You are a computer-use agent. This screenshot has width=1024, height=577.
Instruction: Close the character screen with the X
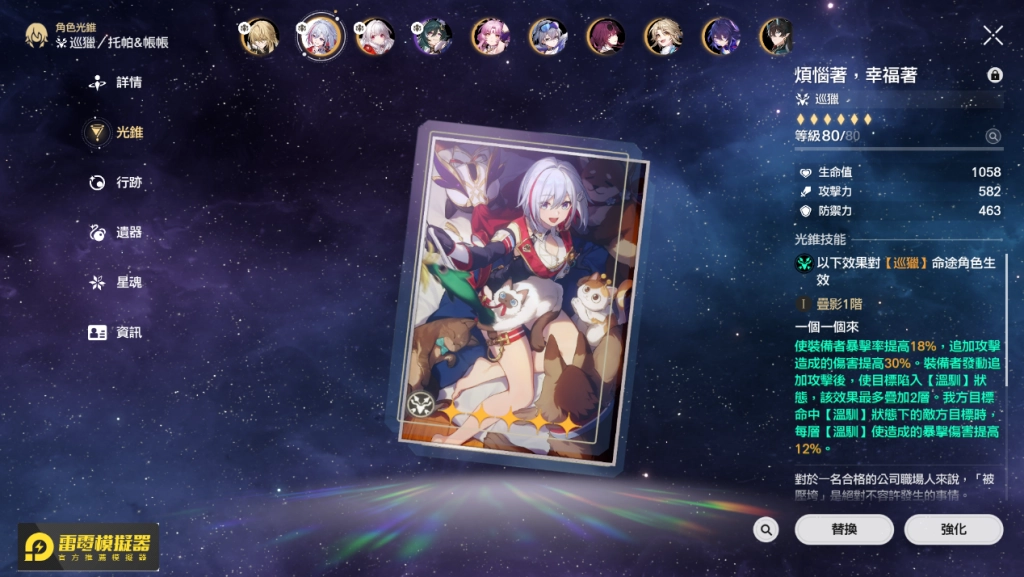993,36
